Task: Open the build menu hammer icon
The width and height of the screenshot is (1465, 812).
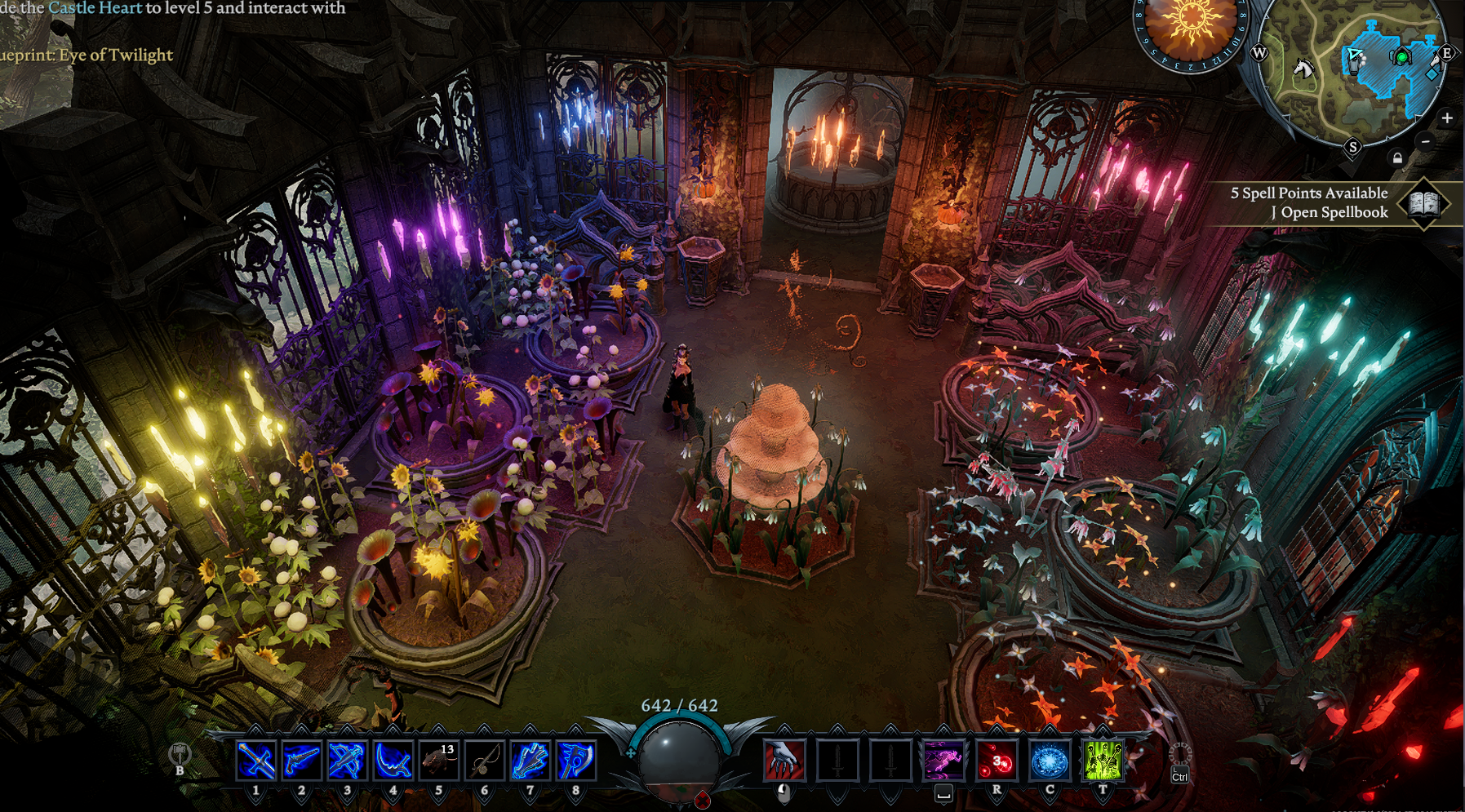Action: (x=180, y=754)
